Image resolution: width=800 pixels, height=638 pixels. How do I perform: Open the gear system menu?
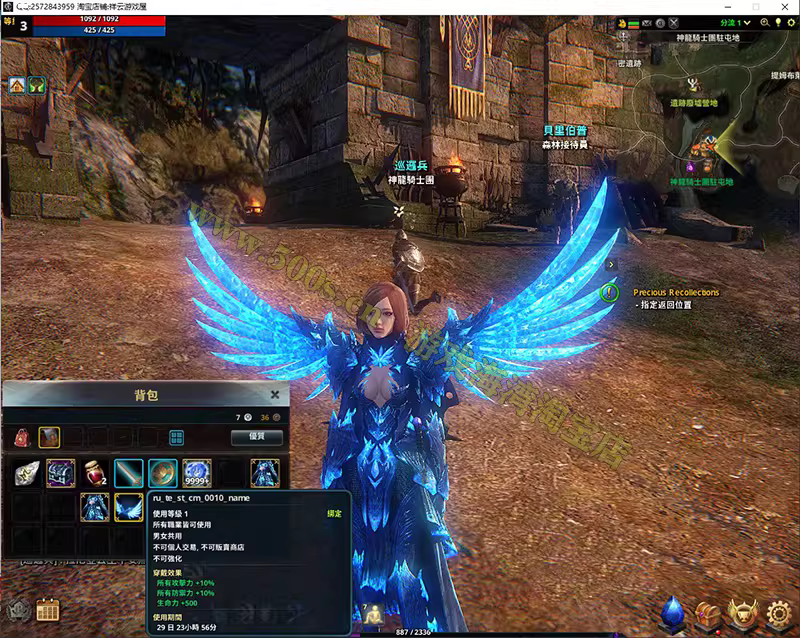pyautogui.click(x=778, y=611)
